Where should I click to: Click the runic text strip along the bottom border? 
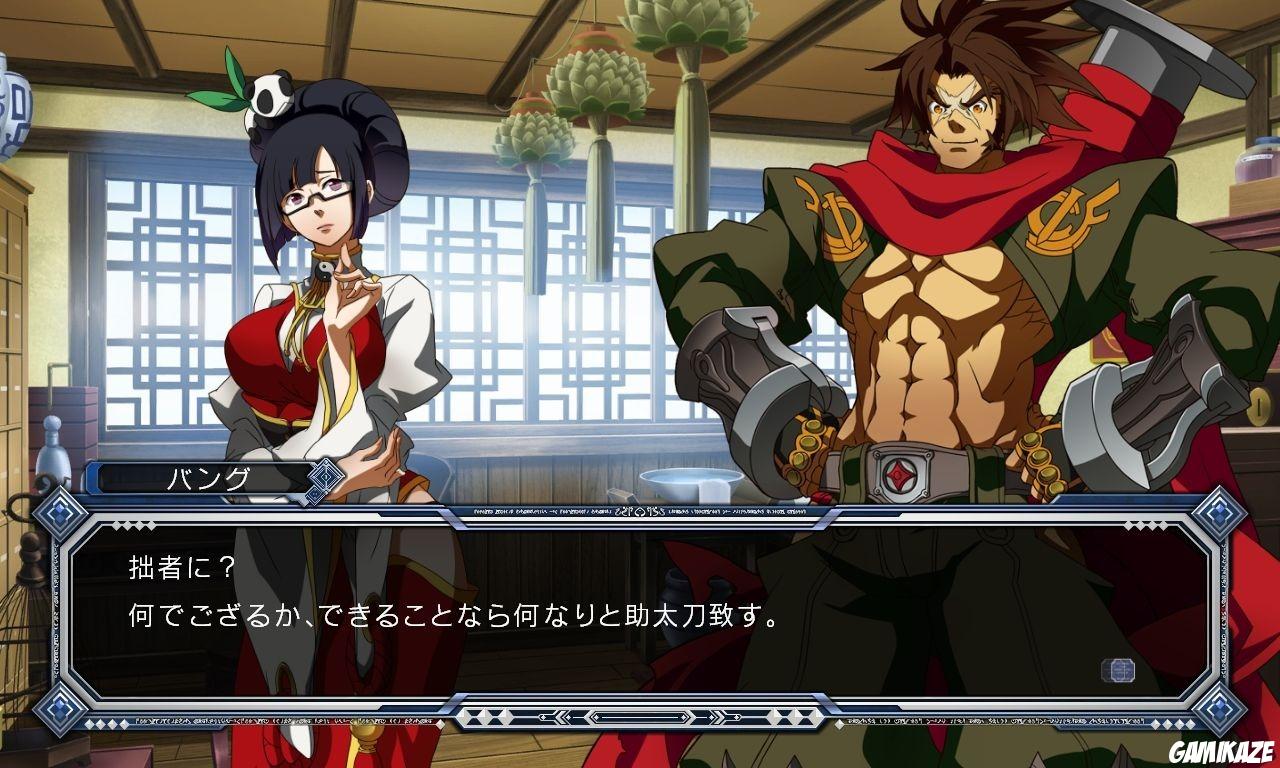300,718
